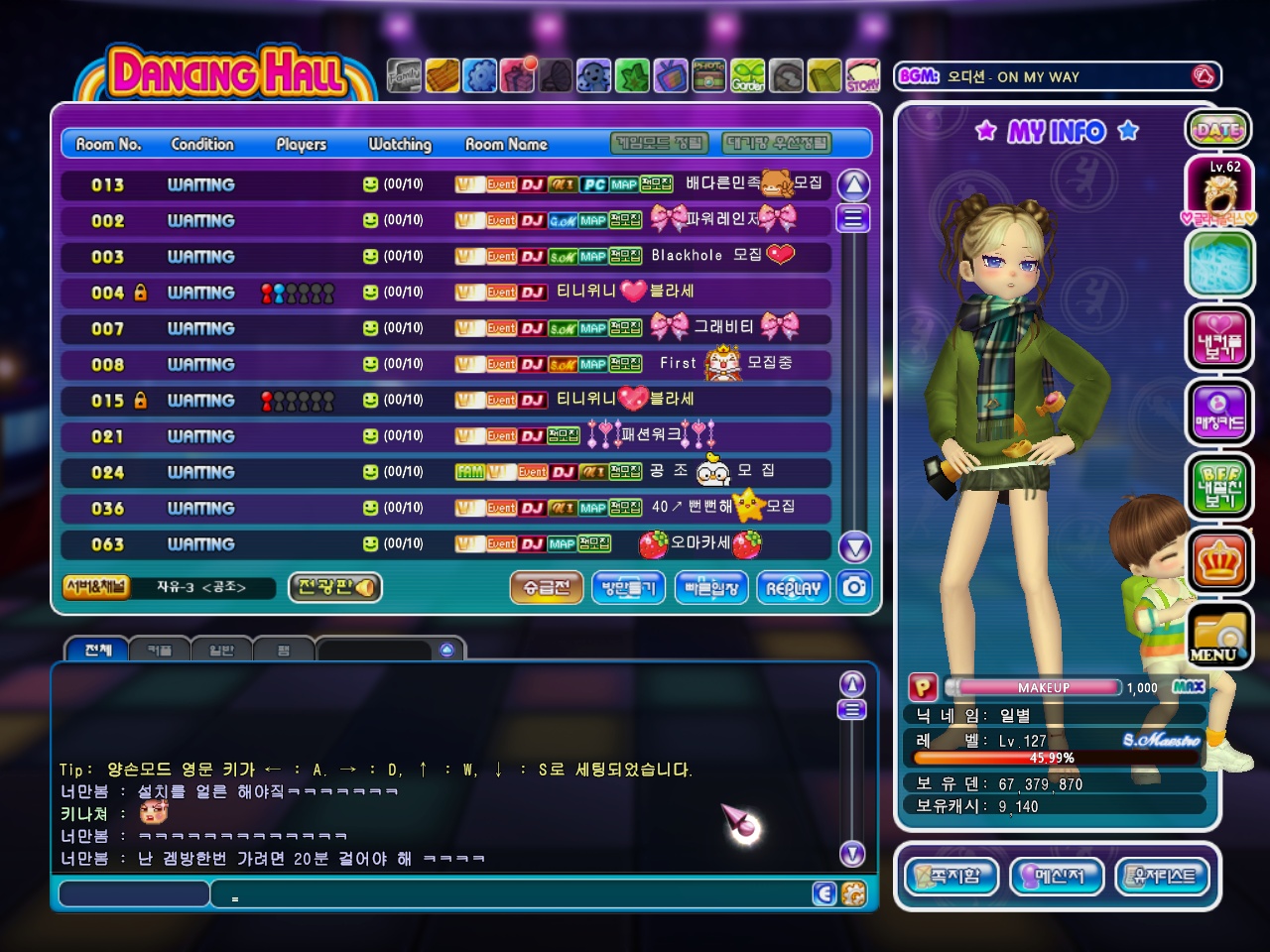
Task: Open the 서버&채널 server and channel selector
Action: (95, 587)
